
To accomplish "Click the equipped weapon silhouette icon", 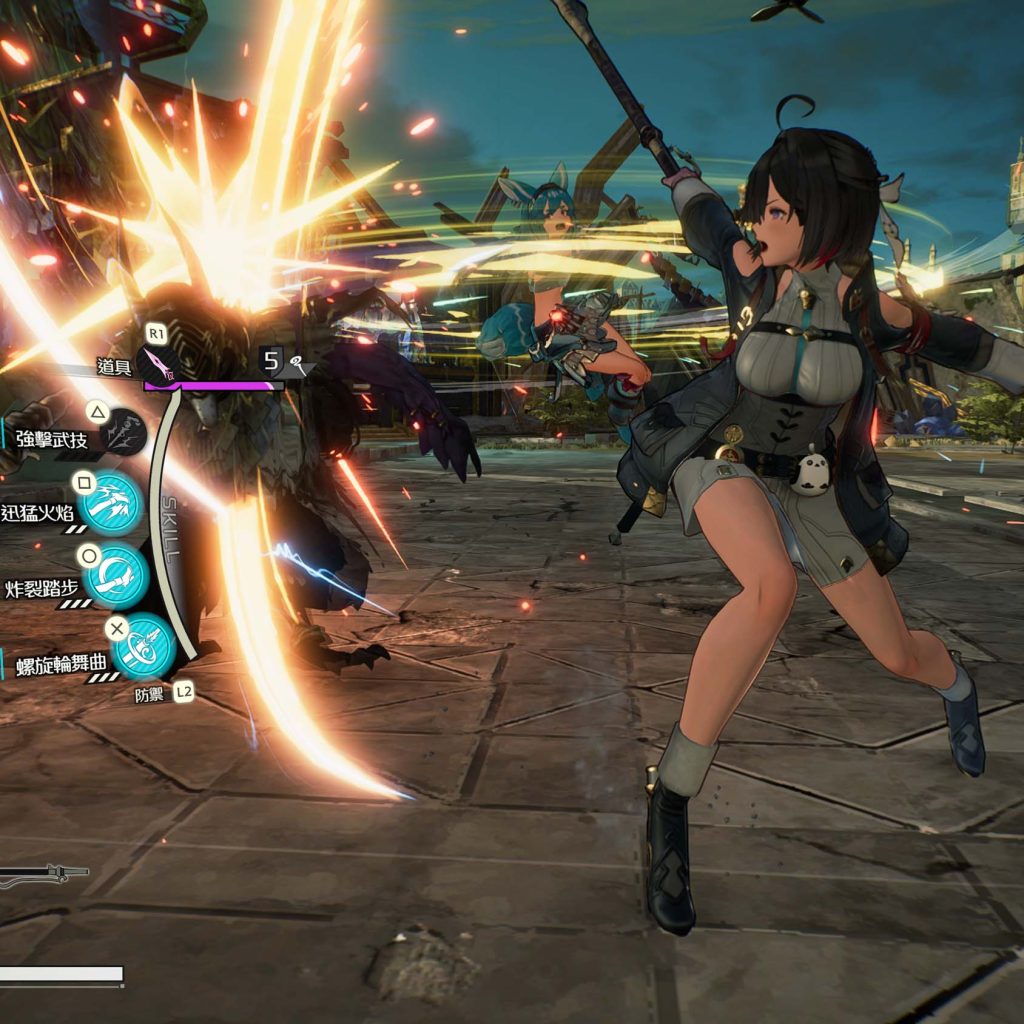I will click(x=40, y=876).
